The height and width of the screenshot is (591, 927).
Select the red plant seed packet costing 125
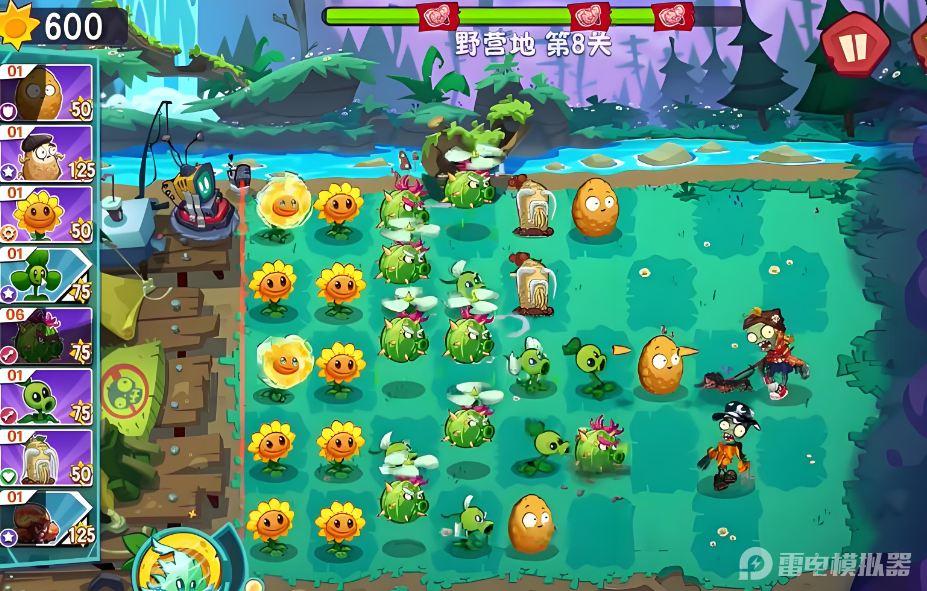click(48, 520)
